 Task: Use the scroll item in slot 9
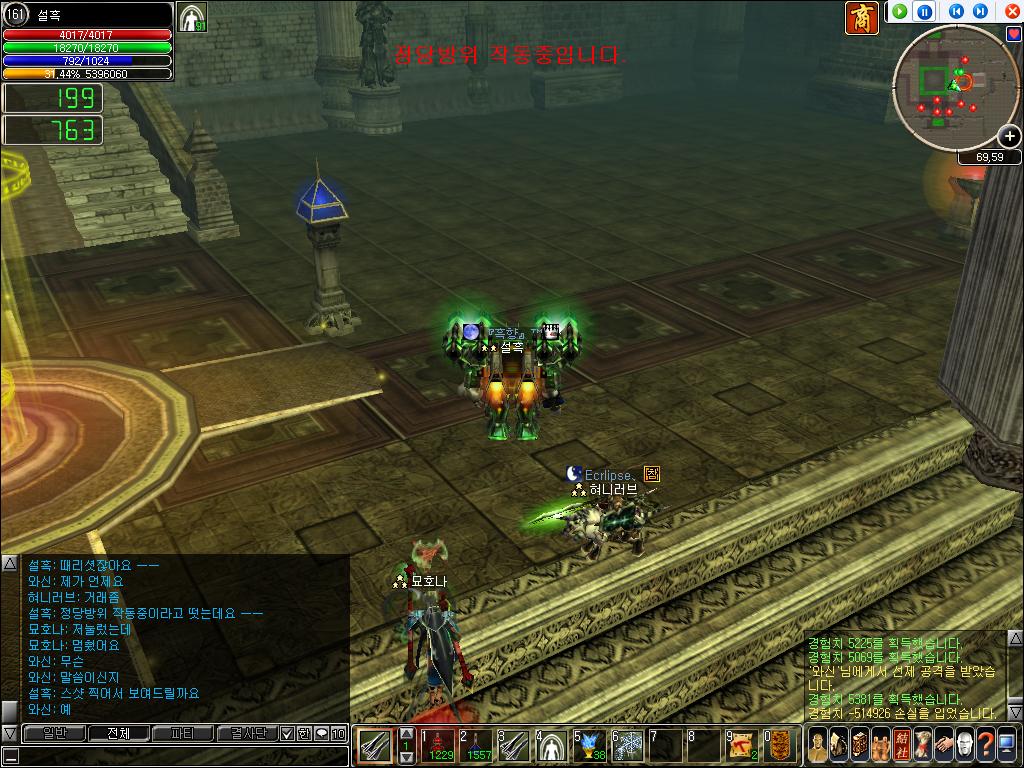742,745
